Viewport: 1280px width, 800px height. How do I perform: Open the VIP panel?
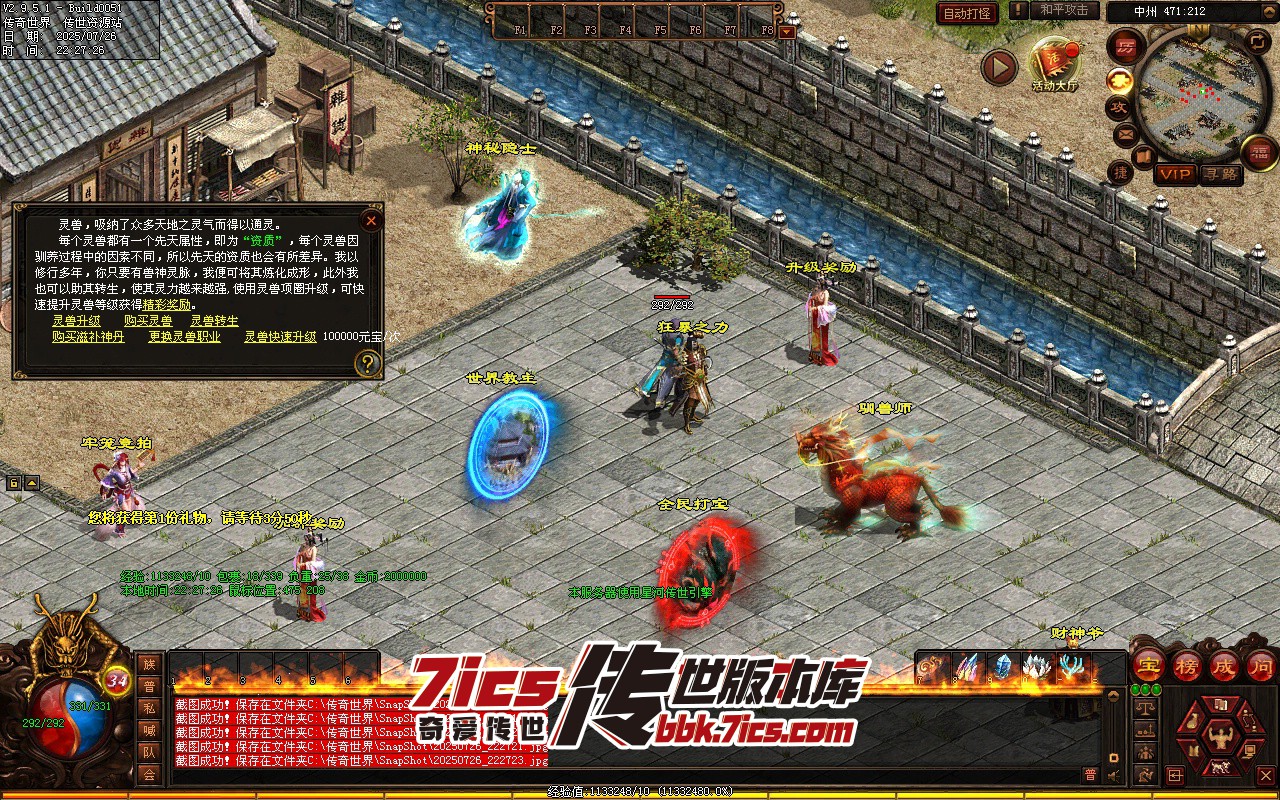point(1175,174)
